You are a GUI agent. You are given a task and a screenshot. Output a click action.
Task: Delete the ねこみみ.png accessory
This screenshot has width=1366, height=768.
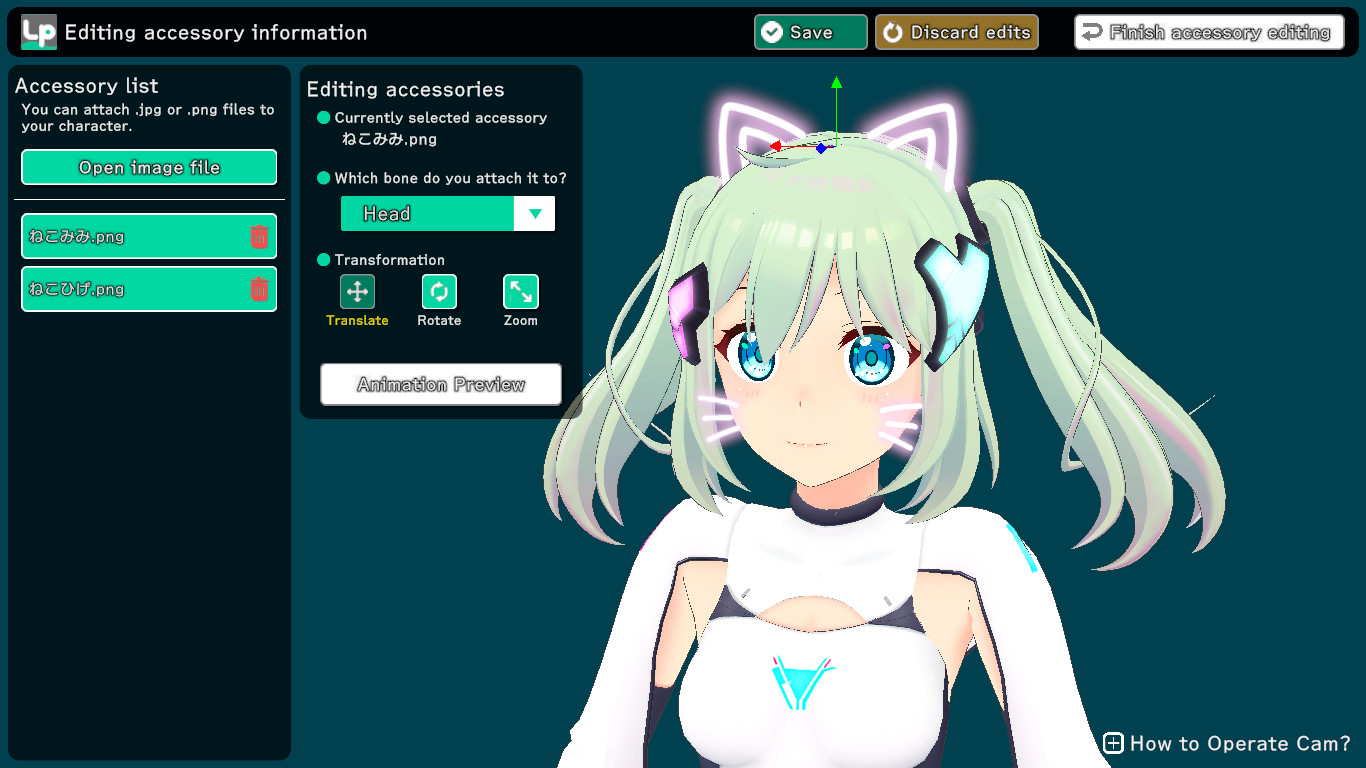pyautogui.click(x=259, y=236)
